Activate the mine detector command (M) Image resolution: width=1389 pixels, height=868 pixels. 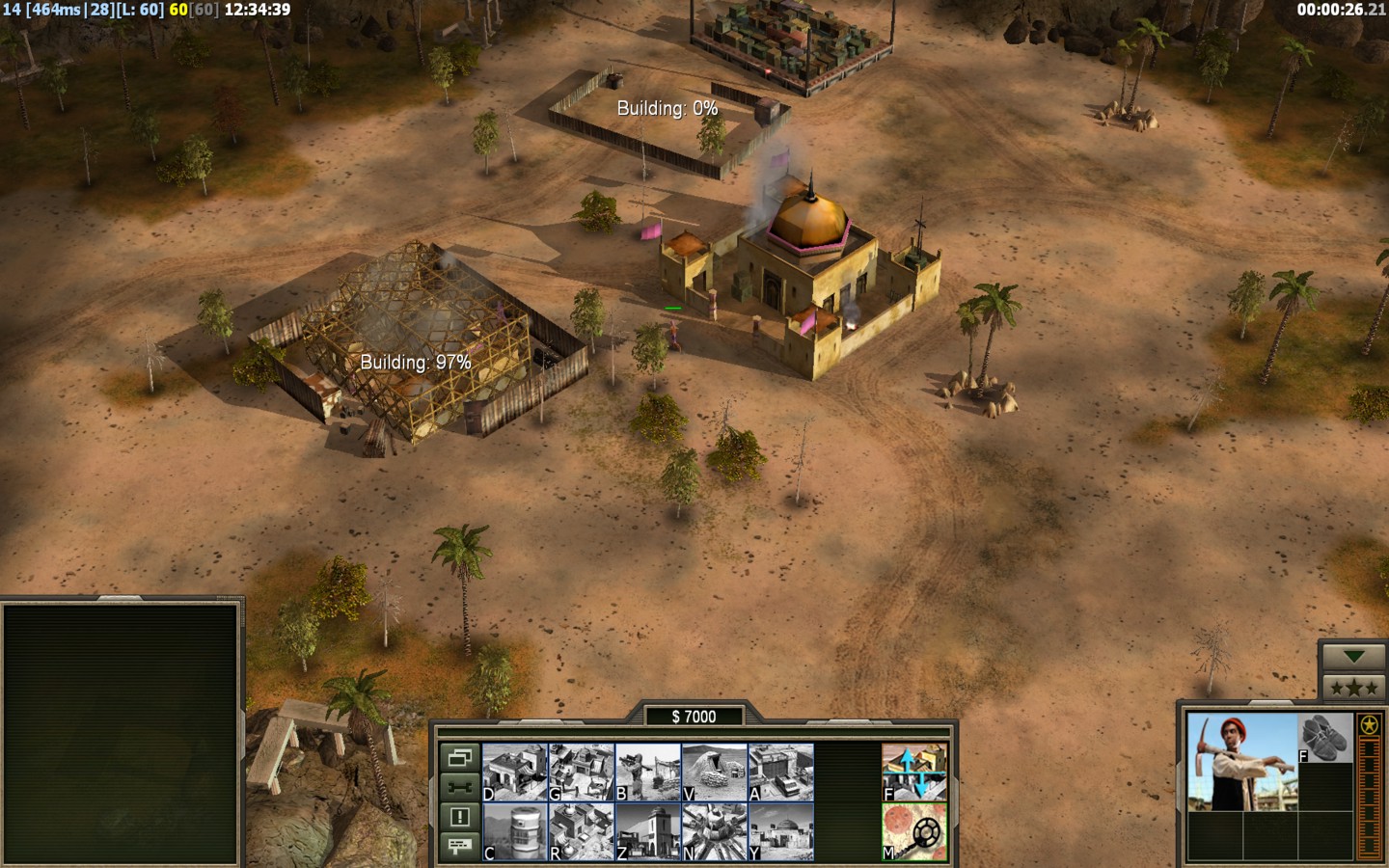point(914,831)
